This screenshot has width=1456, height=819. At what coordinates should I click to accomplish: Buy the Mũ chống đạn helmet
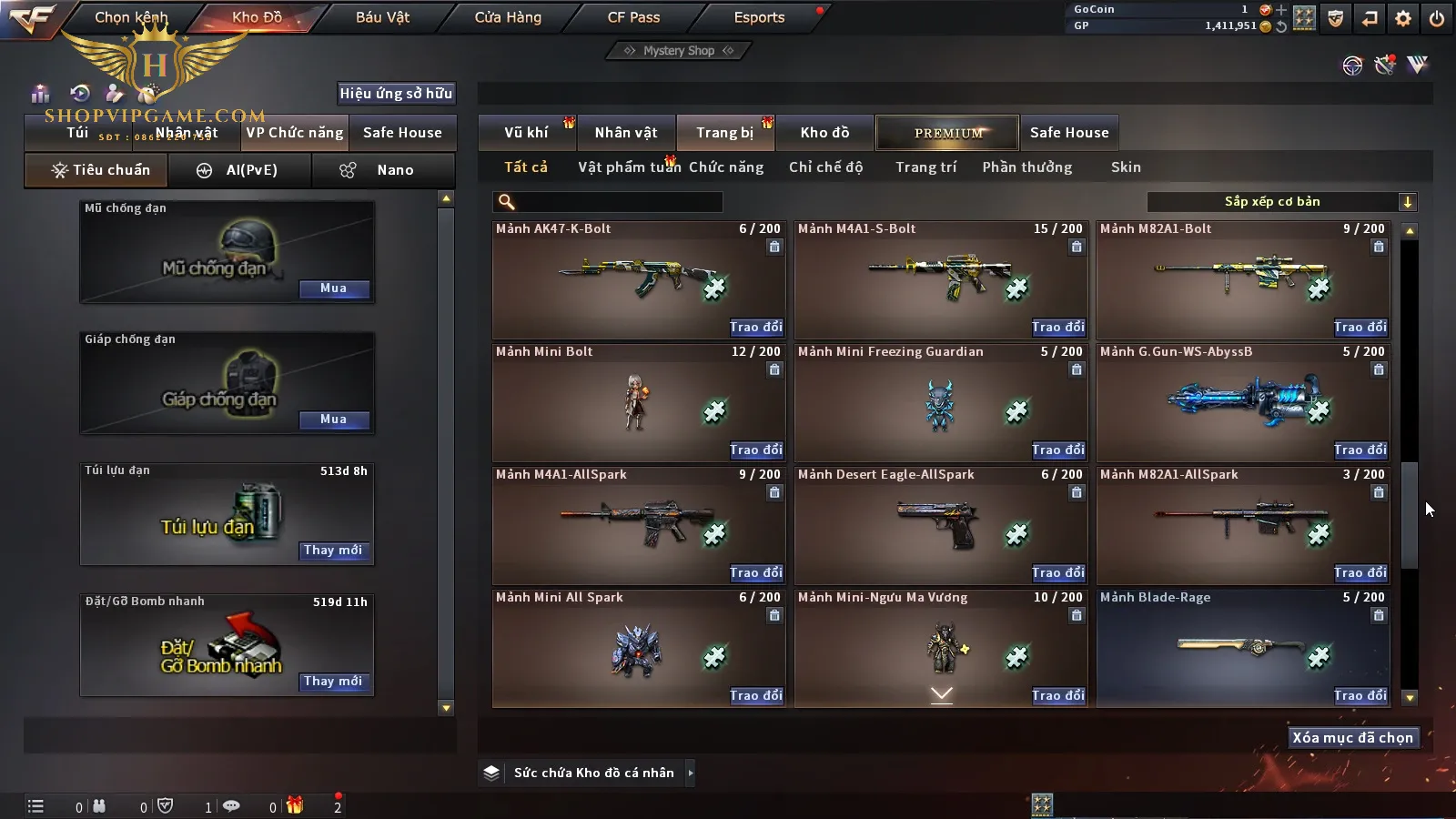click(x=333, y=288)
